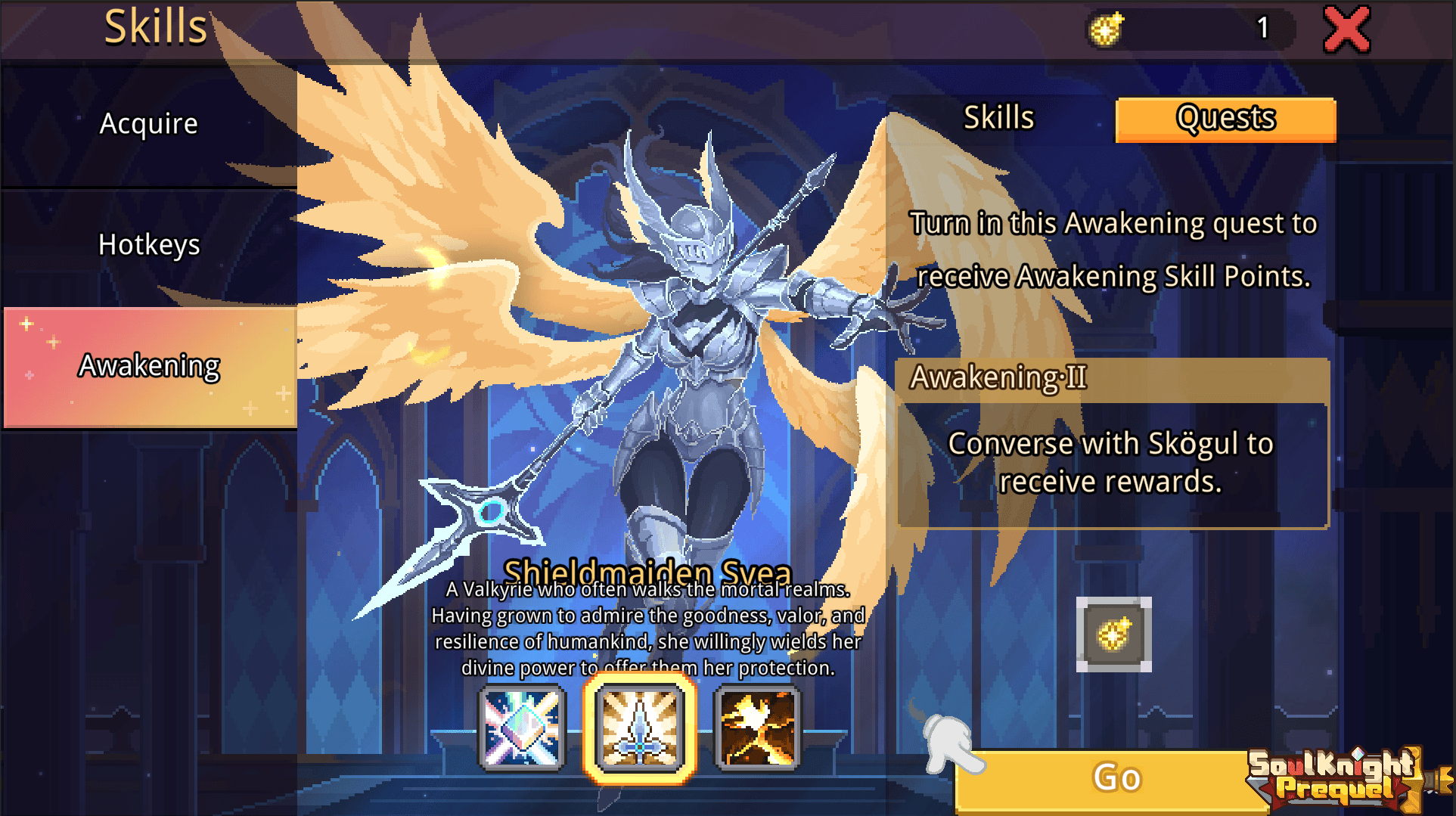Select the highlighted Shieldmaiden Svea spear icon

click(639, 730)
